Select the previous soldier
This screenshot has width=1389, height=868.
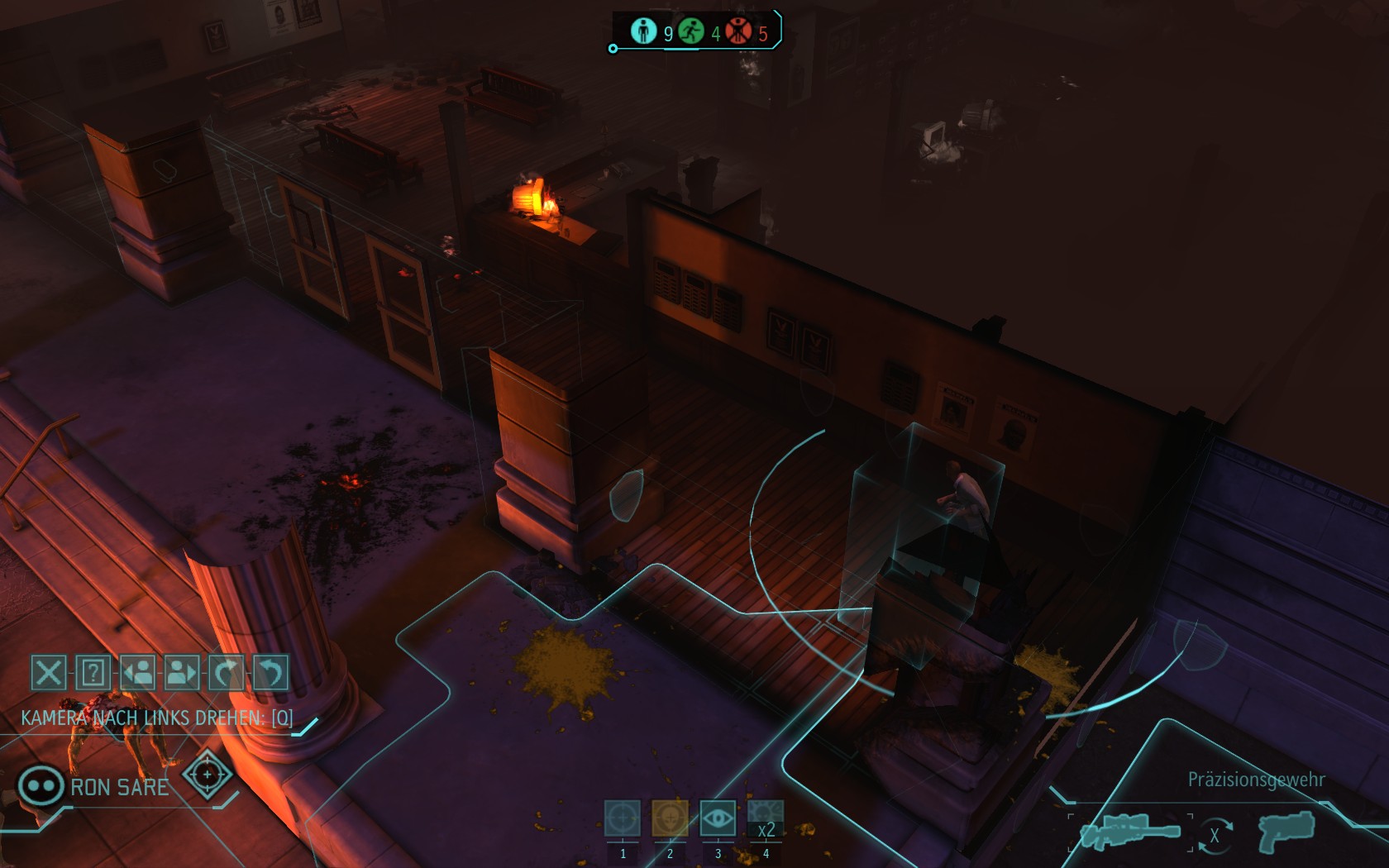[x=137, y=673]
